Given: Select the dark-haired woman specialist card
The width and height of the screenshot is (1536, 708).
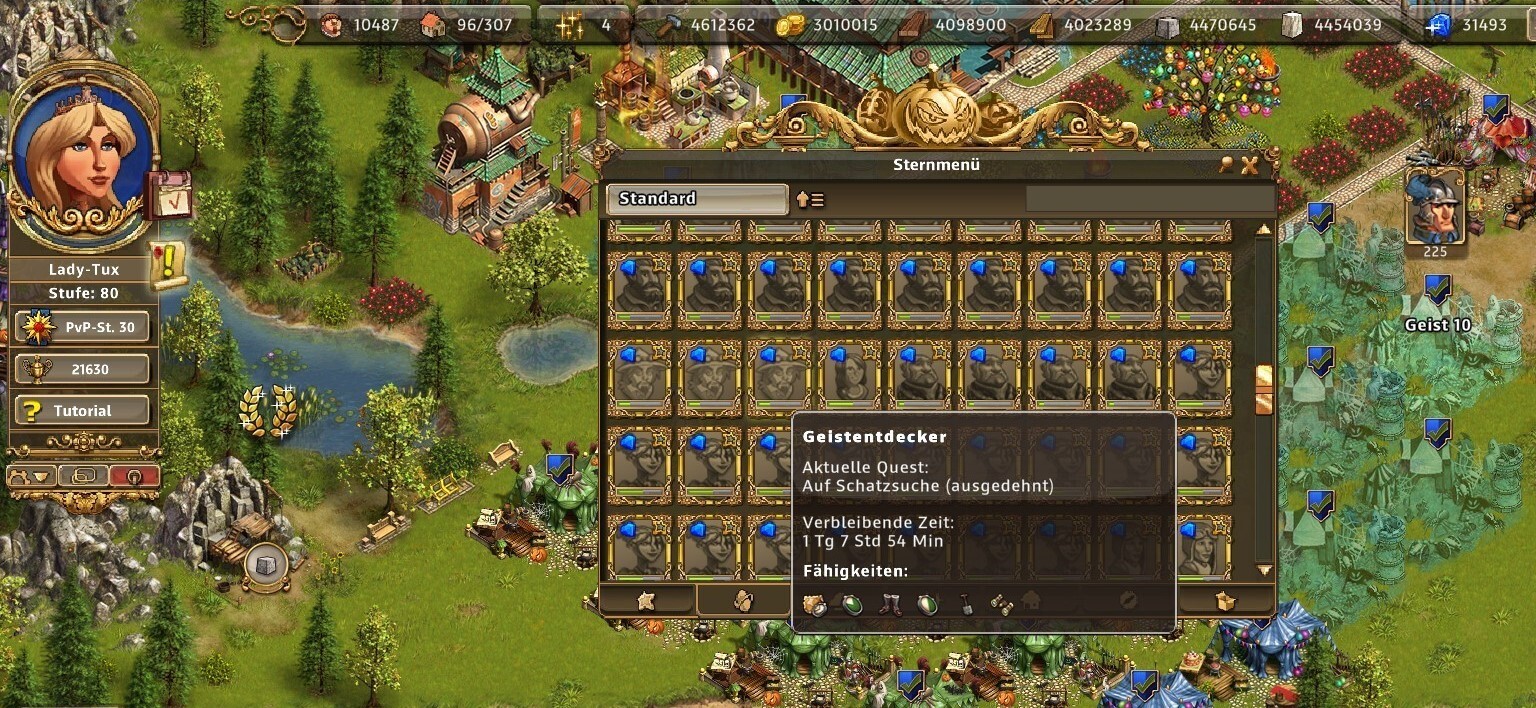Looking at the screenshot, I should 850,377.
